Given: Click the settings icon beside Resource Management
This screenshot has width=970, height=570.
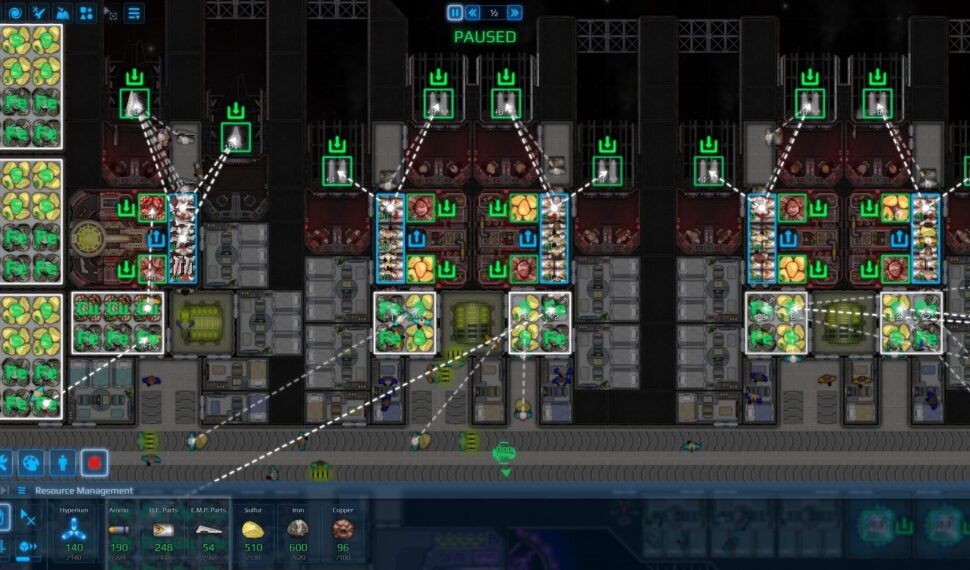Looking at the screenshot, I should coord(22,491).
